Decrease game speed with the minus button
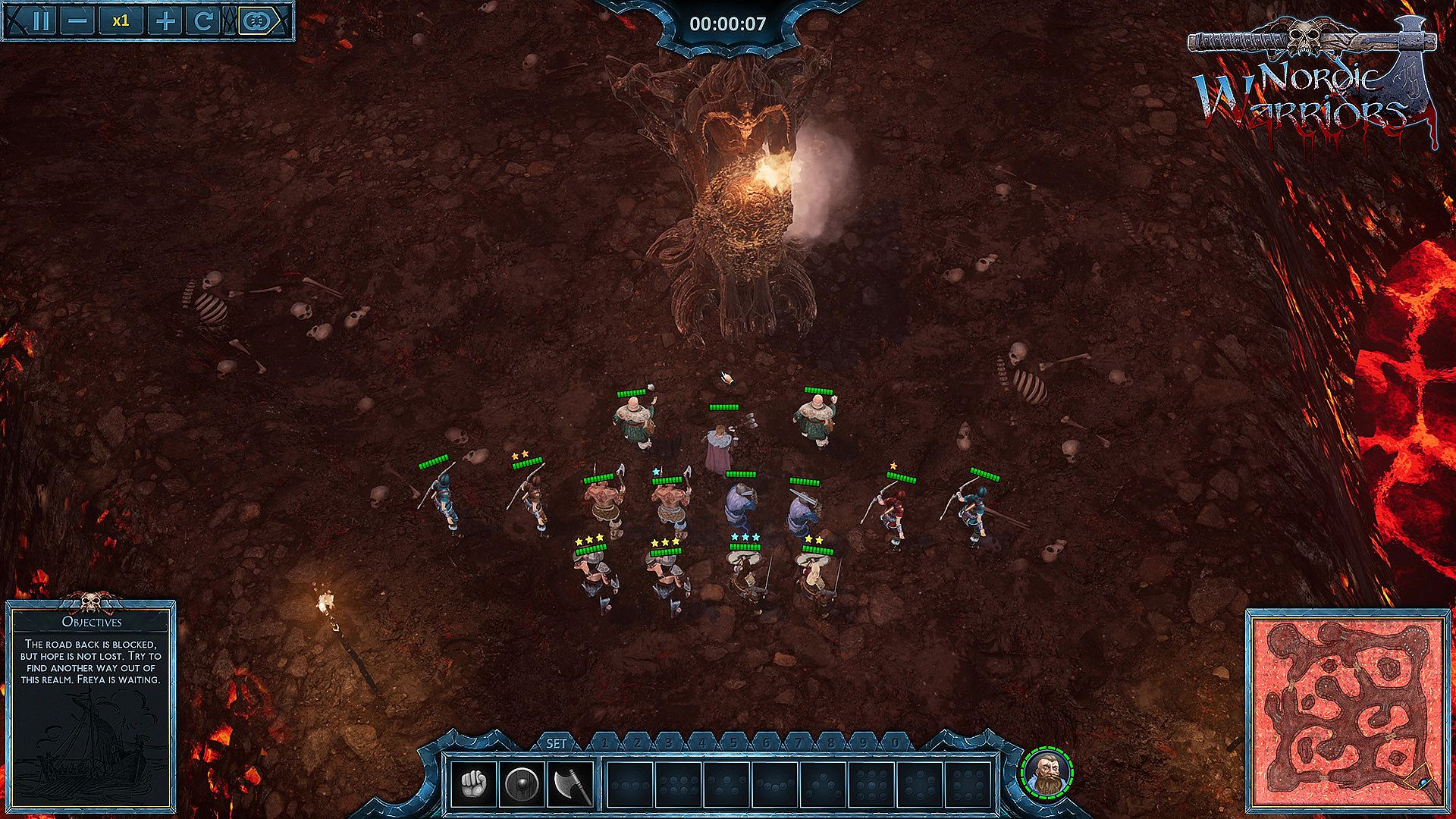This screenshot has height=819, width=1456. point(77,20)
